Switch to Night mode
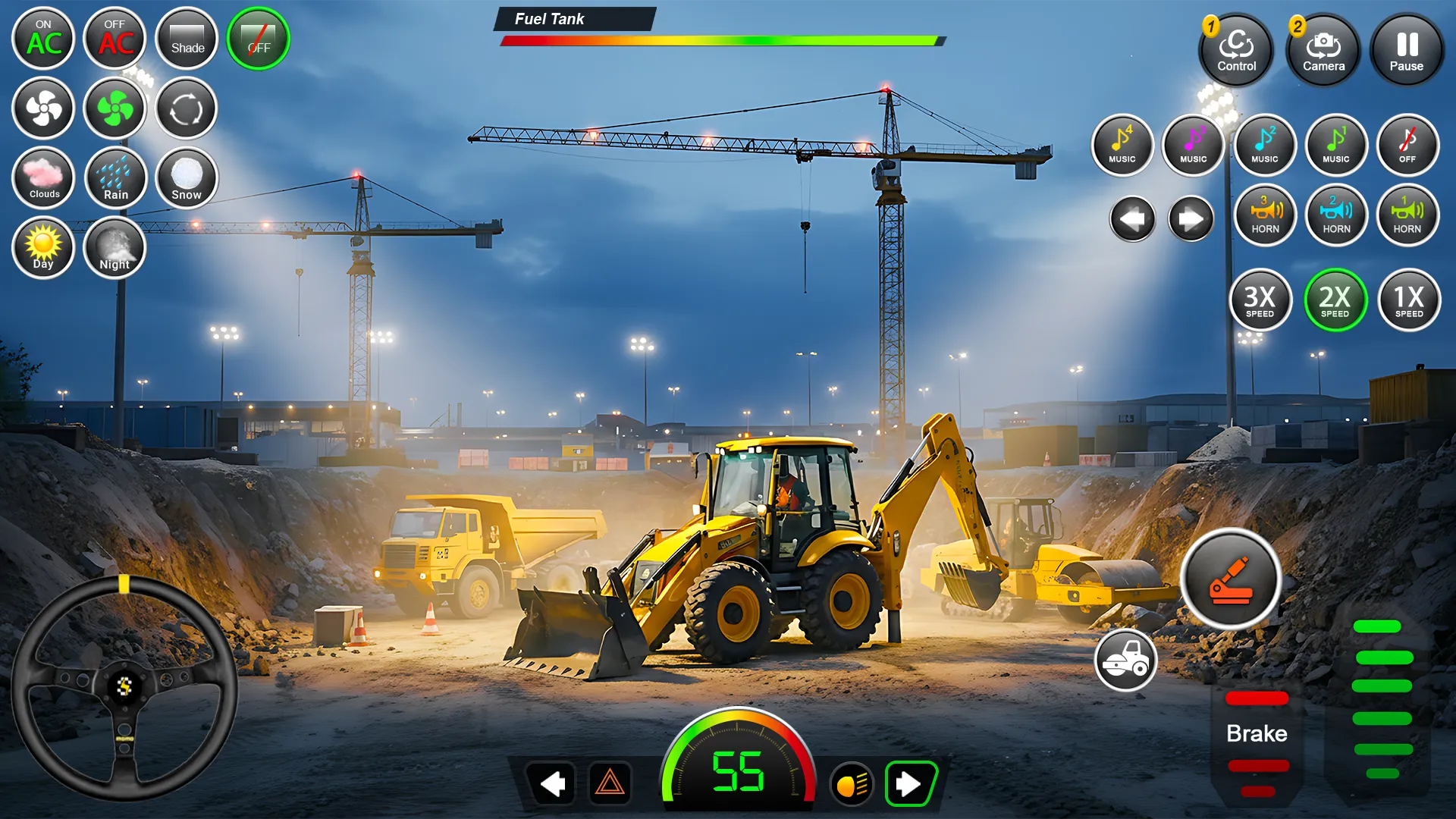1456x819 pixels. (115, 248)
